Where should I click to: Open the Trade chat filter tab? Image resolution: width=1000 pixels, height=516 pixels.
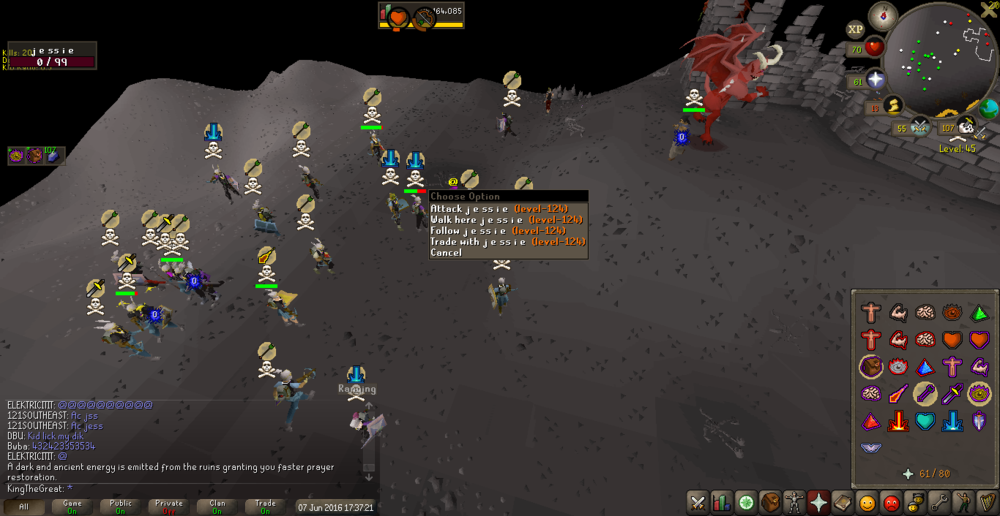tap(265, 507)
